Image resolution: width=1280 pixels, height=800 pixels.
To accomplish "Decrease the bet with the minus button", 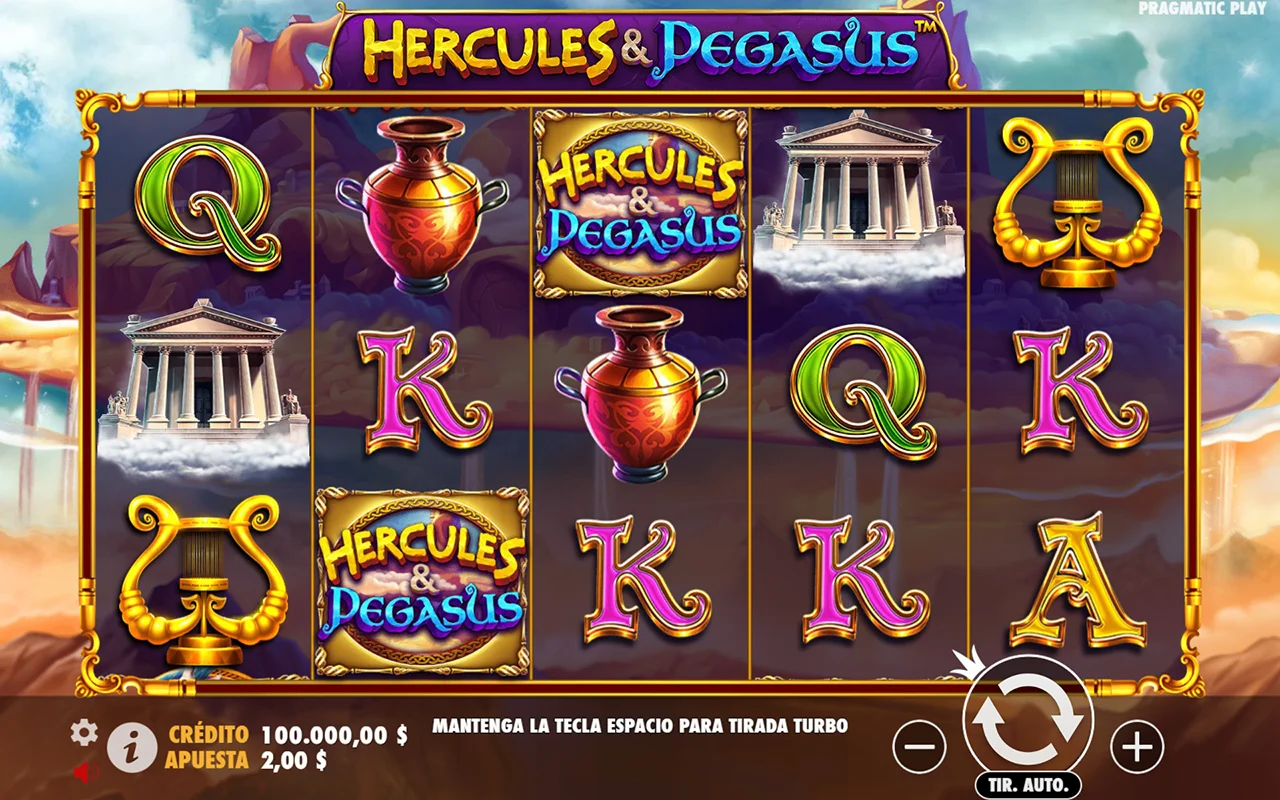I will [919, 746].
